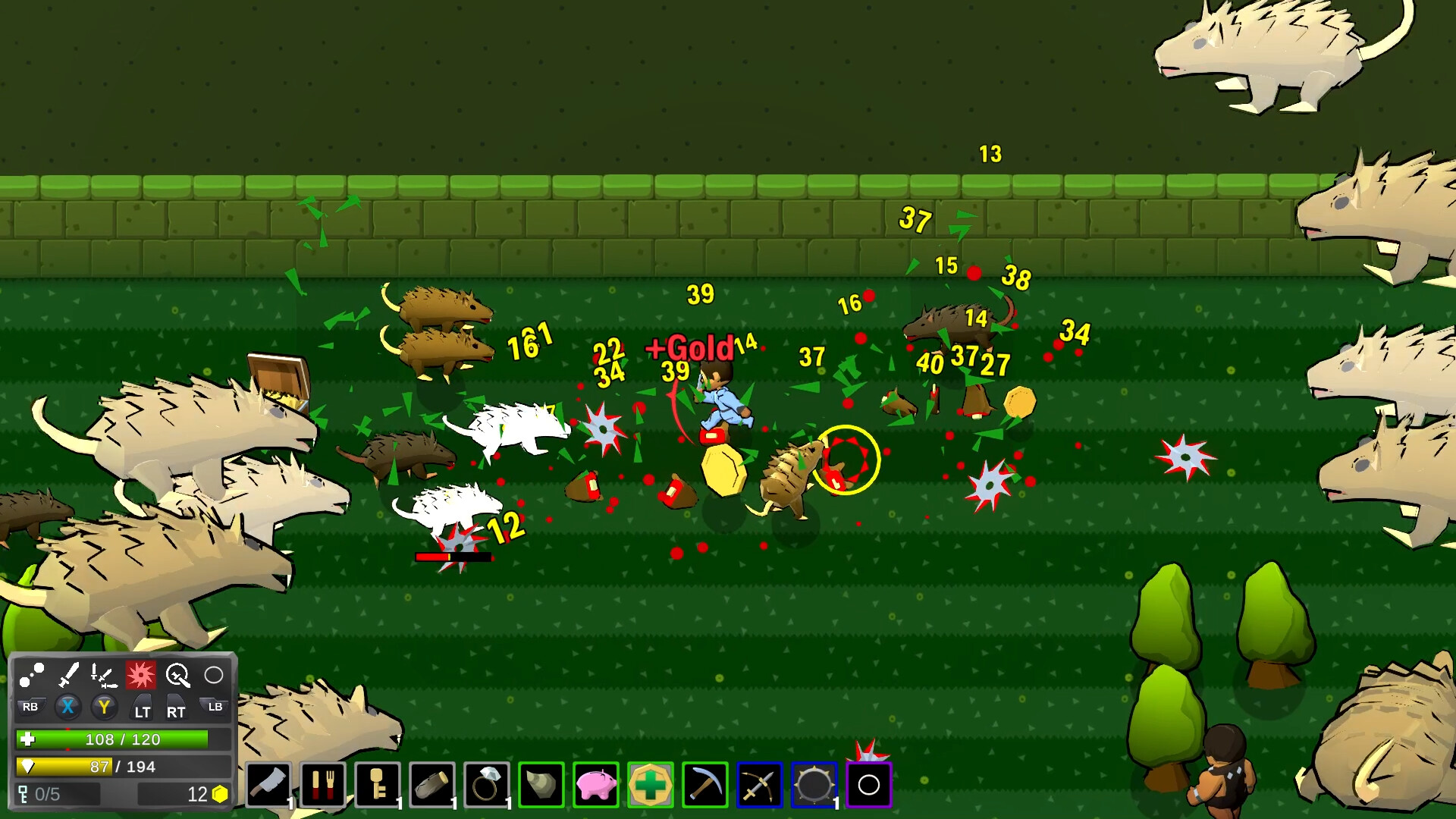Click the RB button prompt
The height and width of the screenshot is (819, 1456).
tap(30, 707)
